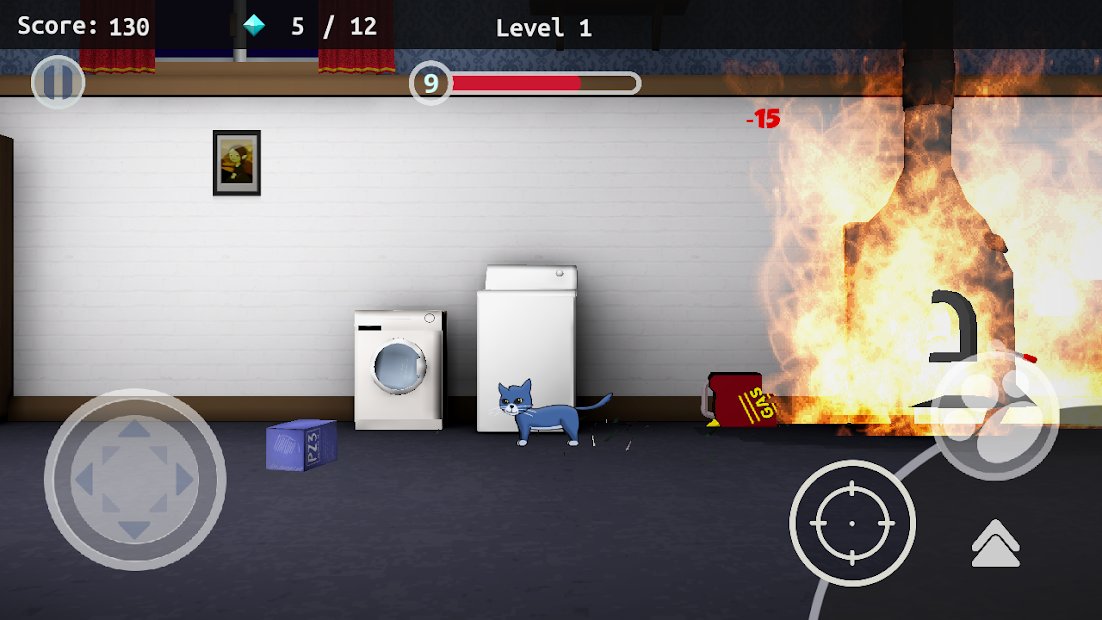Activate the crosshair aim button
1102x620 pixels.
[x=852, y=523]
